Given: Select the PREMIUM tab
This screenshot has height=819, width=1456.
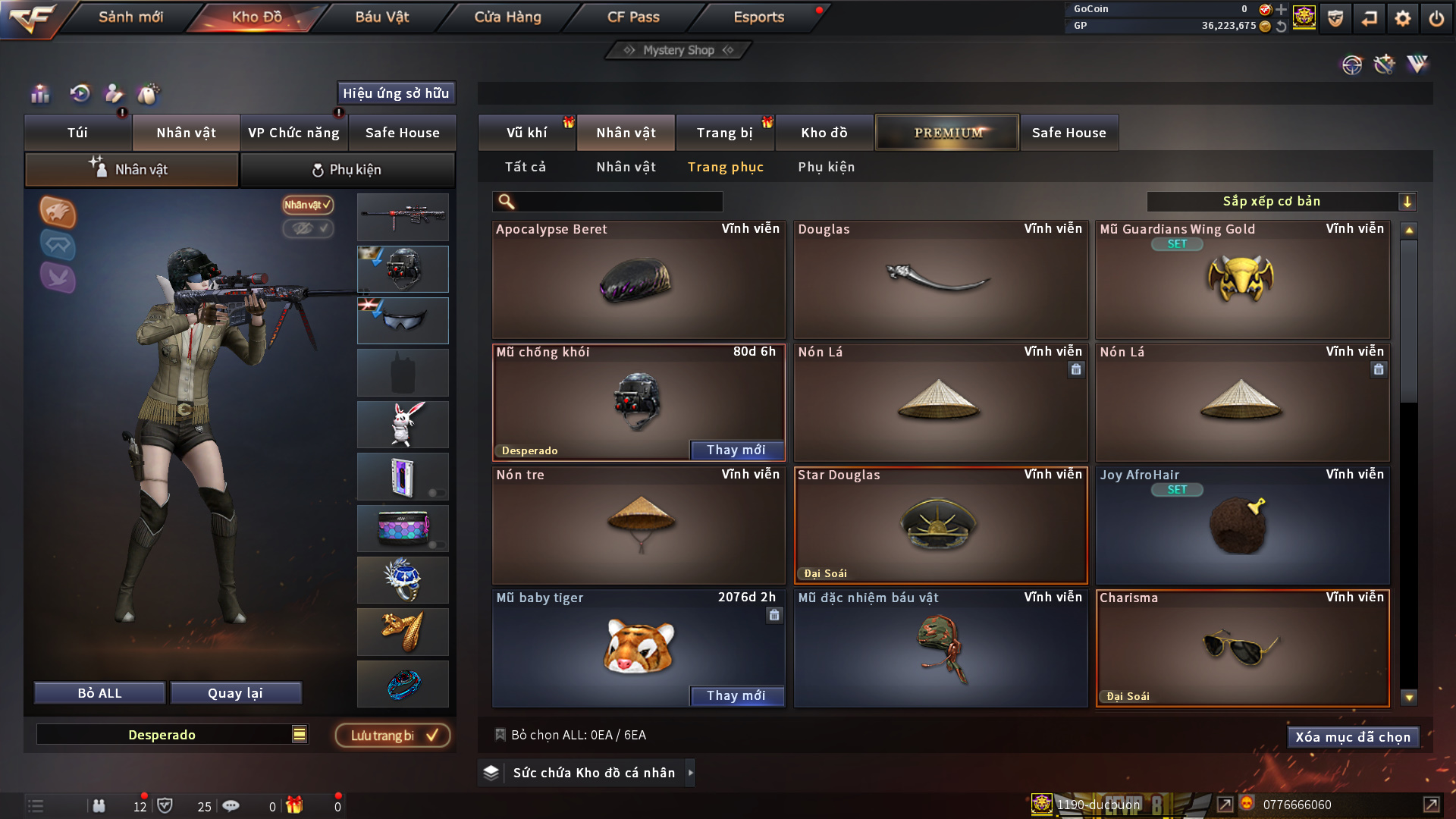Looking at the screenshot, I should coord(947,133).
